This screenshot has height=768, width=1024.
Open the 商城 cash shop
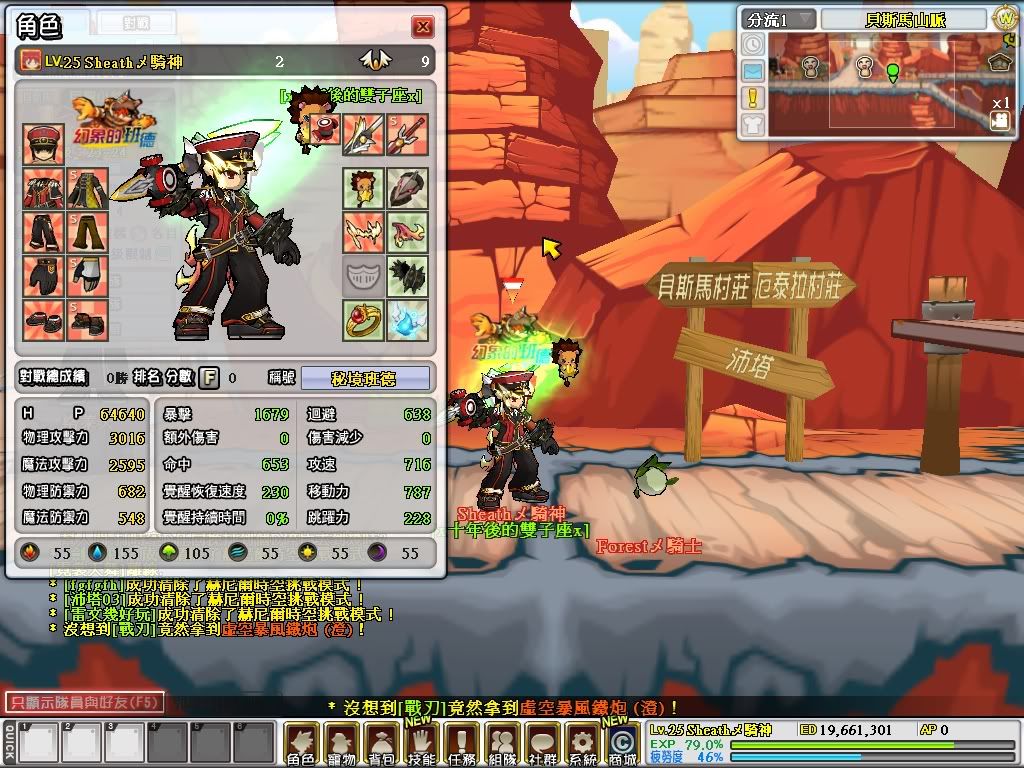[x=622, y=745]
